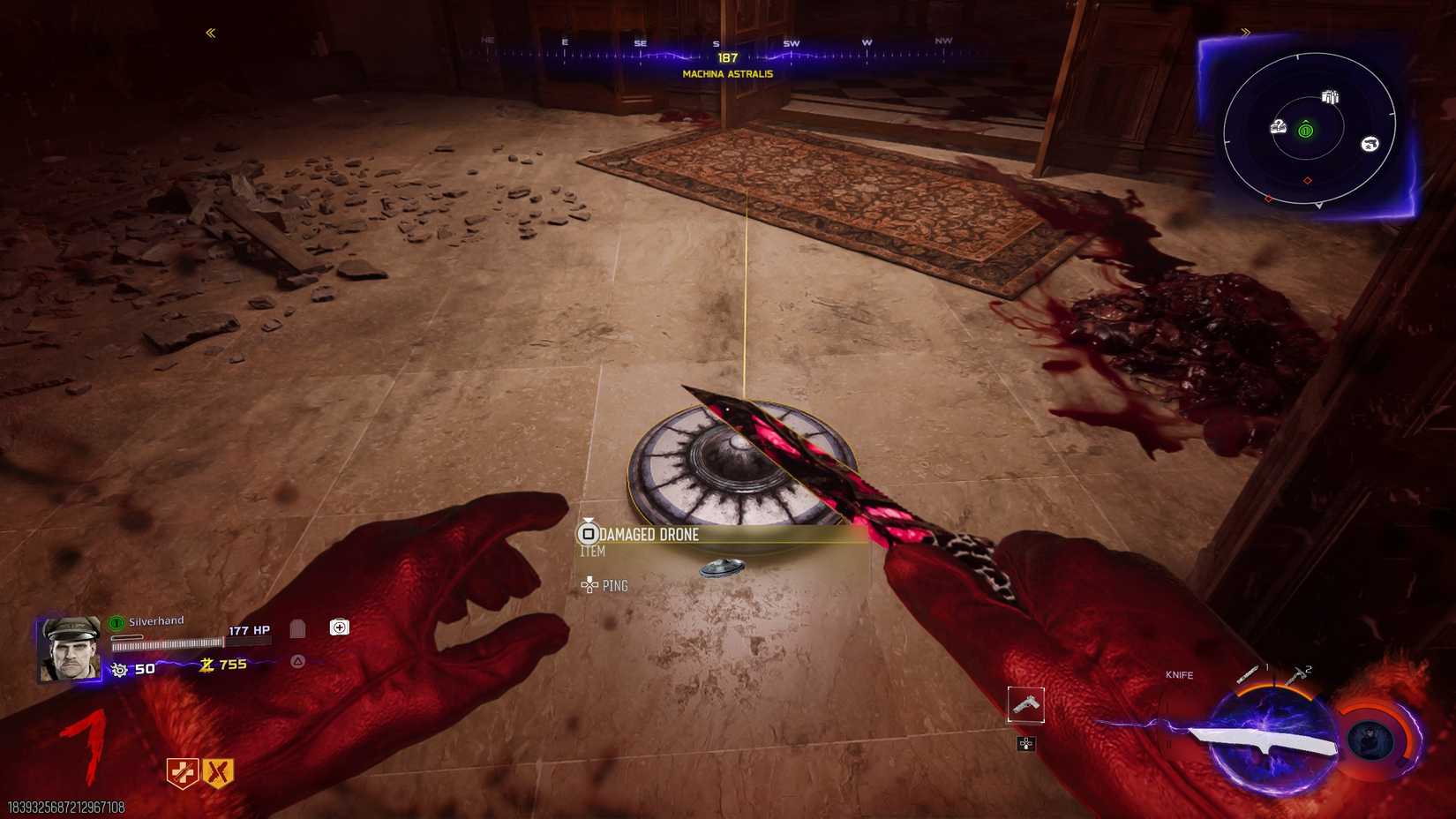The height and width of the screenshot is (819, 1456).
Task: Select the yellow X melee perk badge
Action: pyautogui.click(x=219, y=770)
